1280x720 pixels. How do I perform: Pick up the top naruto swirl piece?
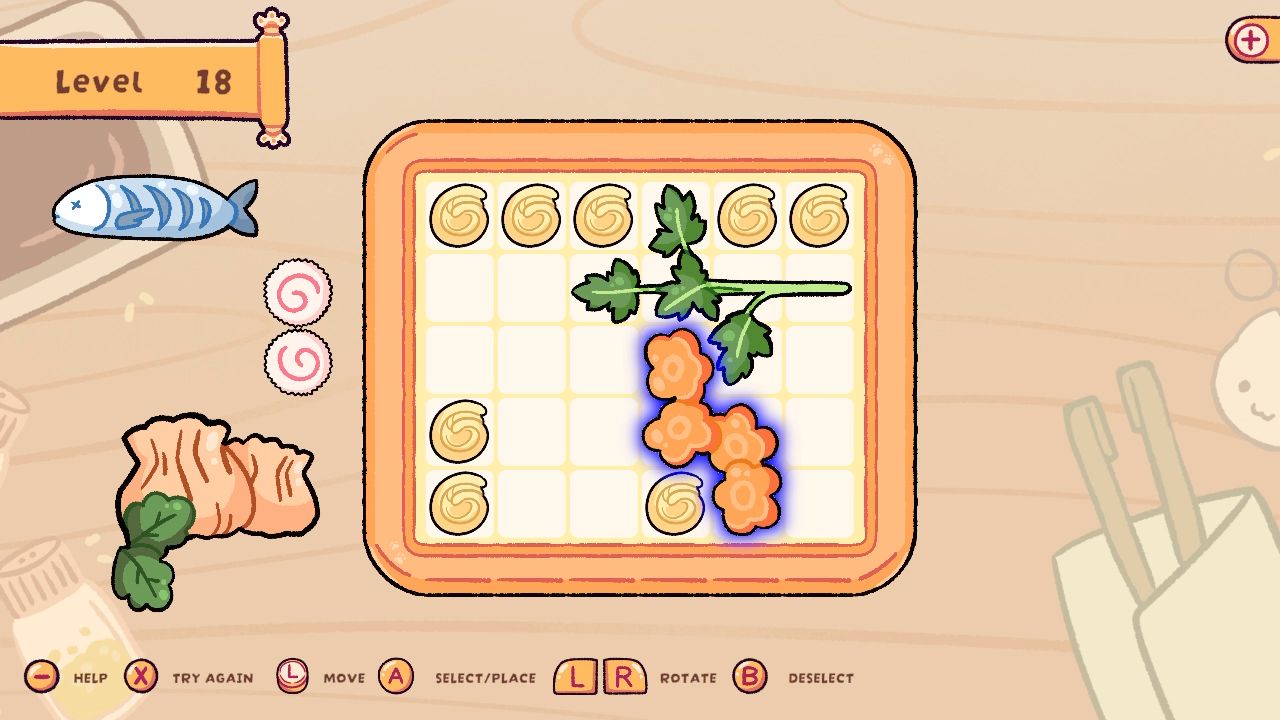[297, 291]
